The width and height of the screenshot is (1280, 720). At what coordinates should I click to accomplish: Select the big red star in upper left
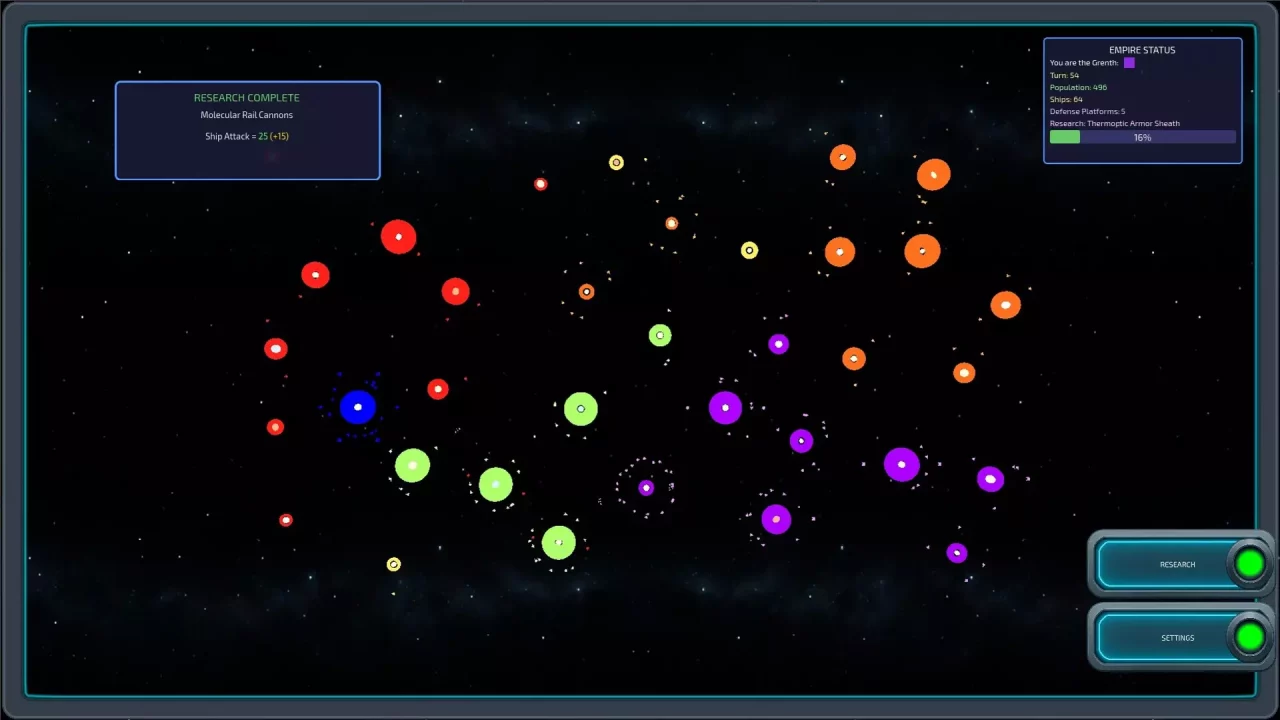[398, 236]
